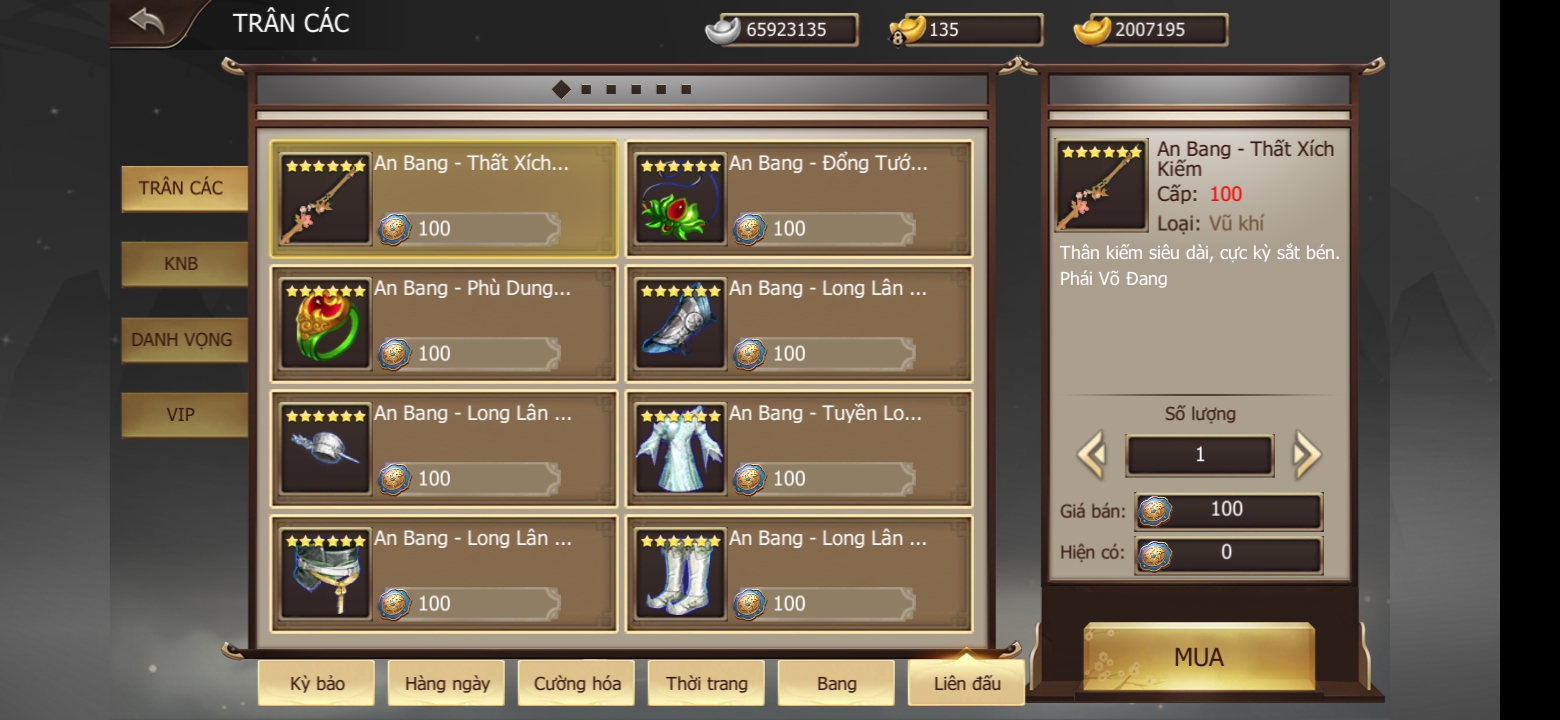Select the An Bang - Đổng Tước item icon
1560x720 pixels.
(x=679, y=200)
